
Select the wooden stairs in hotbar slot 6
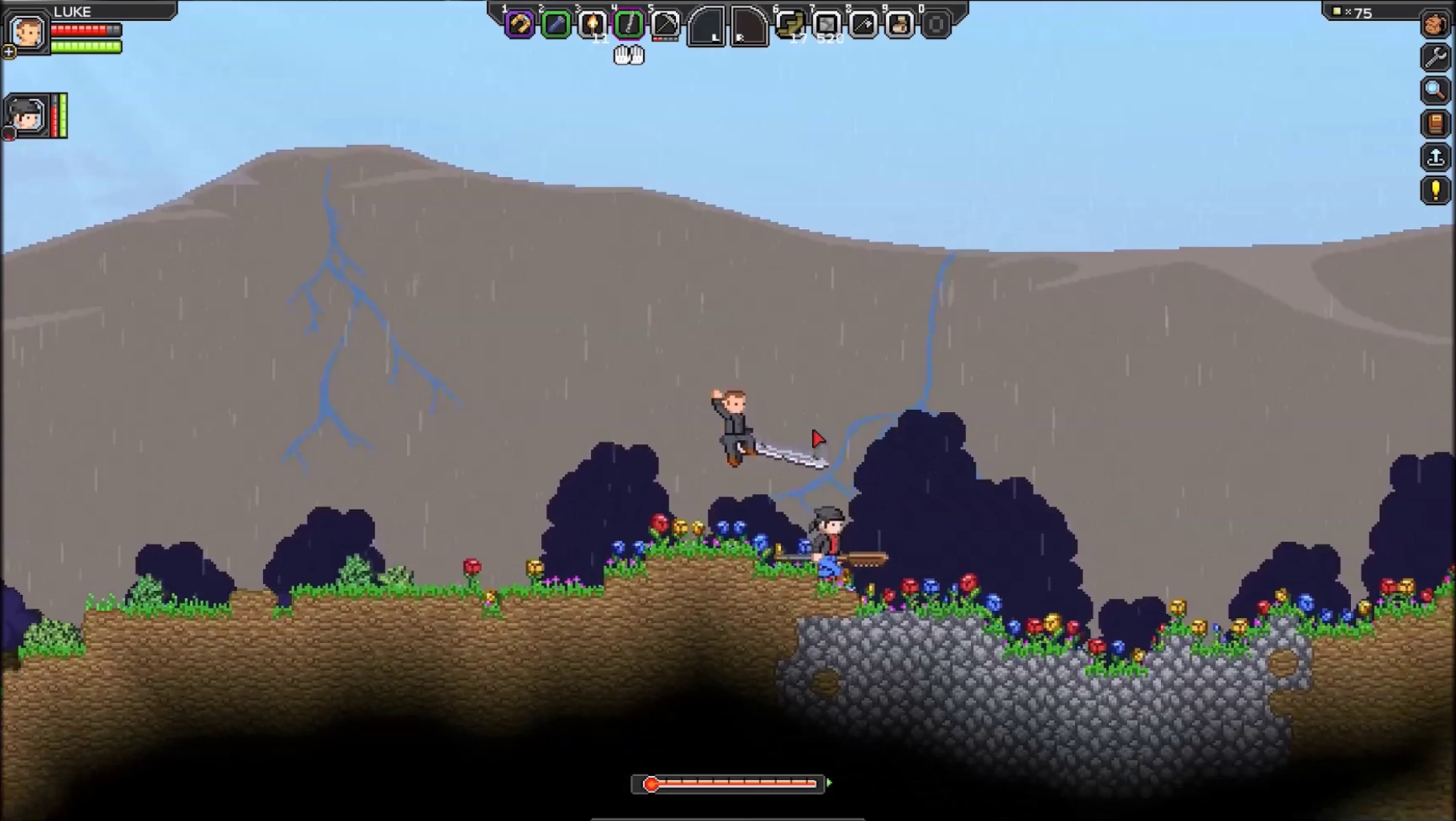(x=790, y=25)
